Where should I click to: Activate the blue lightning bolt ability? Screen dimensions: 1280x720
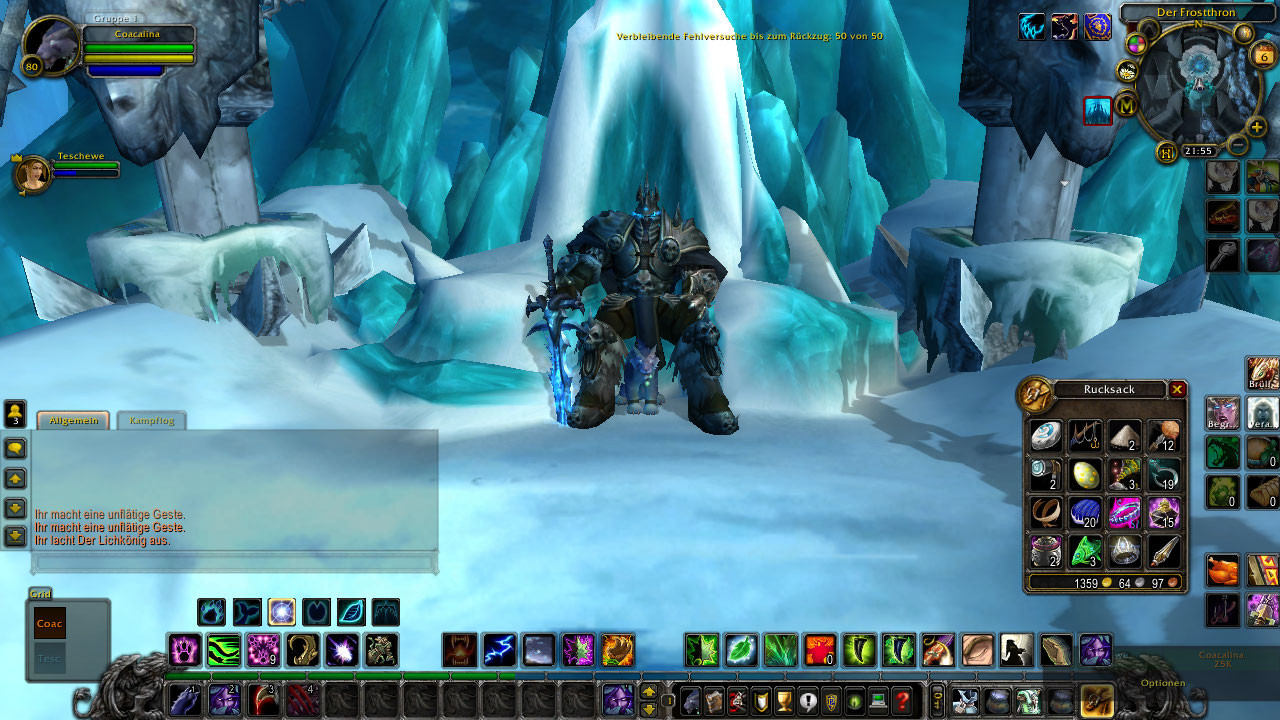coord(499,650)
